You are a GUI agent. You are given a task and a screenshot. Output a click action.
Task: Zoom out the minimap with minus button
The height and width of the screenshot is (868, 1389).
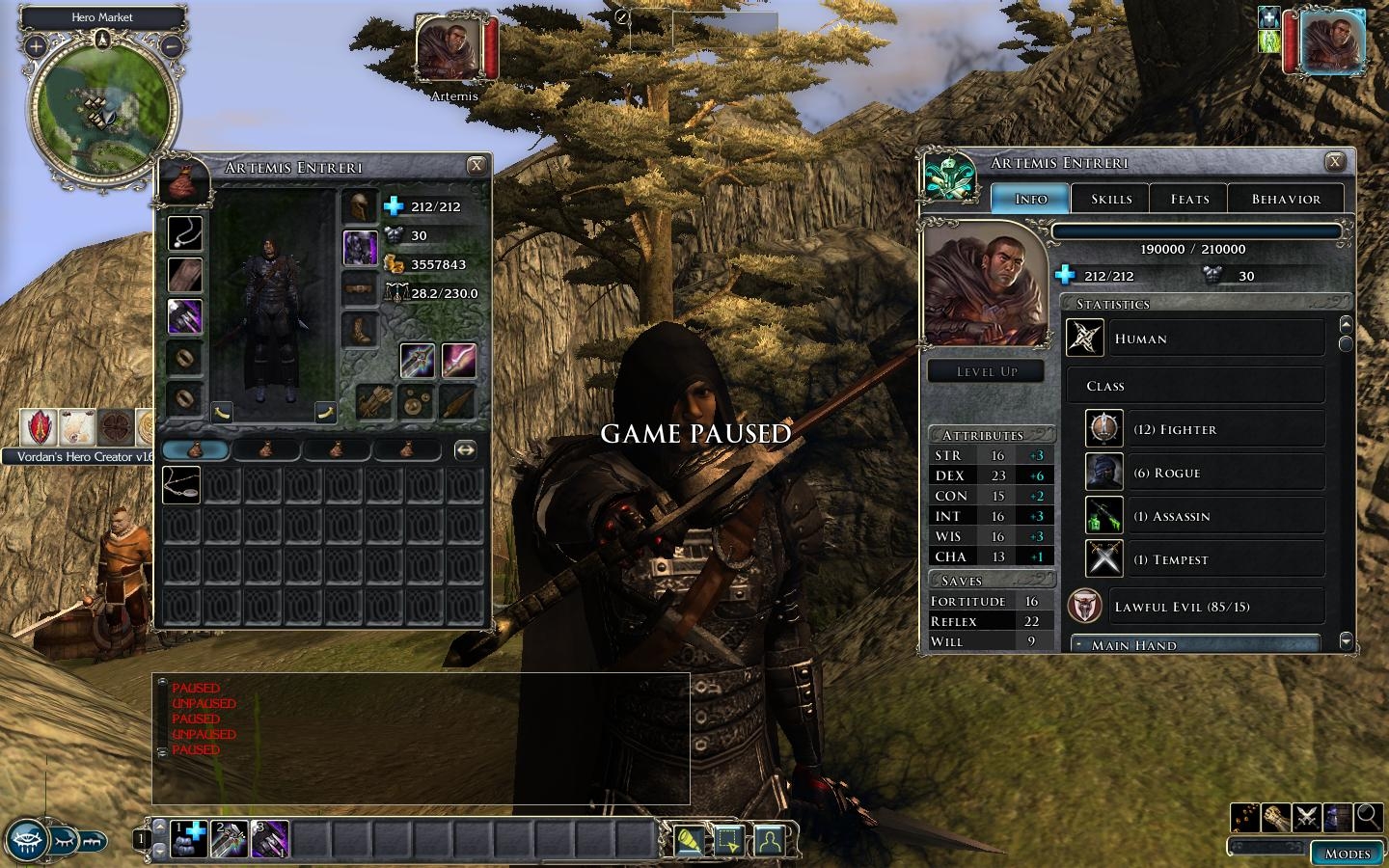171,45
